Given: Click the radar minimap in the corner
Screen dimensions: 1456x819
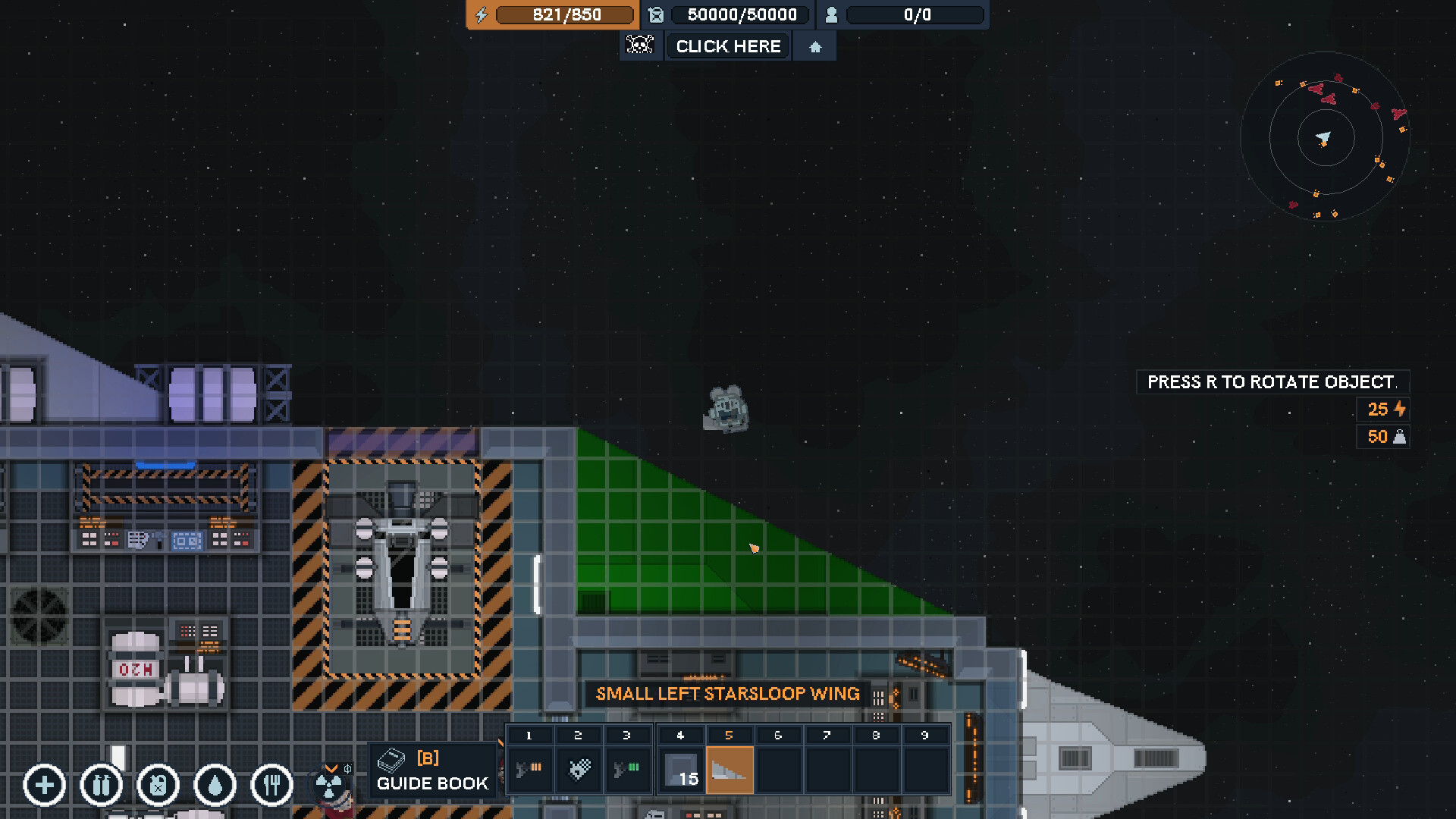Looking at the screenshot, I should point(1323,138).
